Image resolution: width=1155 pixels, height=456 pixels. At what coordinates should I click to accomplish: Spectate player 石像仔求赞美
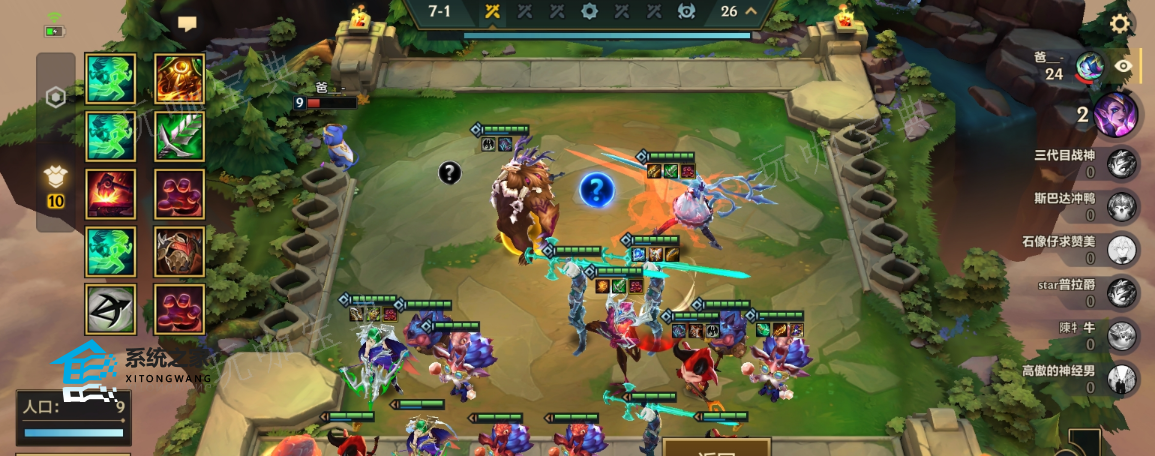click(1122, 249)
